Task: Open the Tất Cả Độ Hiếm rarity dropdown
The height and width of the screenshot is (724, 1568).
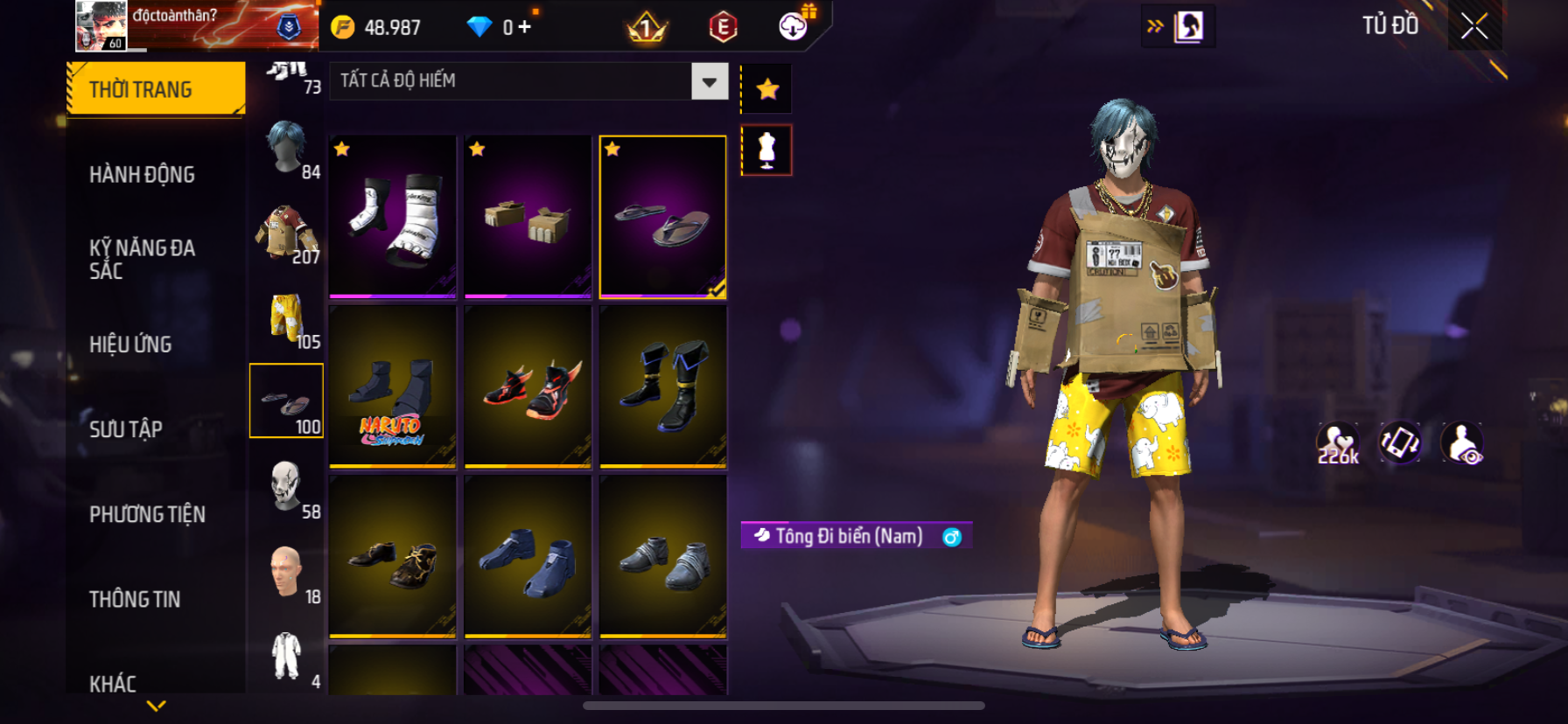Action: tap(709, 81)
